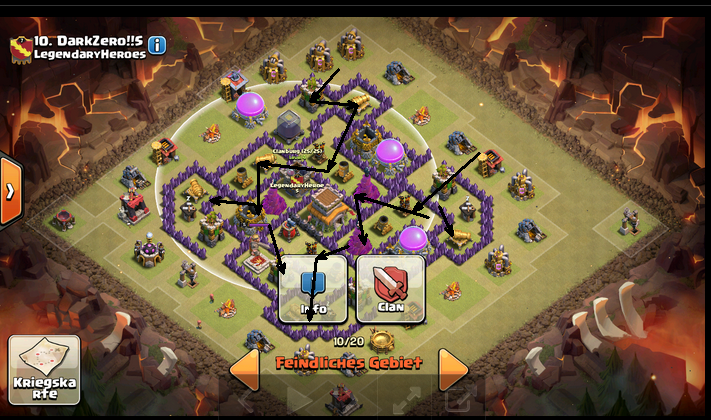Tap the LegendaryHeroes clan badge shield
This screenshot has width=711, height=420.
coord(19,46)
